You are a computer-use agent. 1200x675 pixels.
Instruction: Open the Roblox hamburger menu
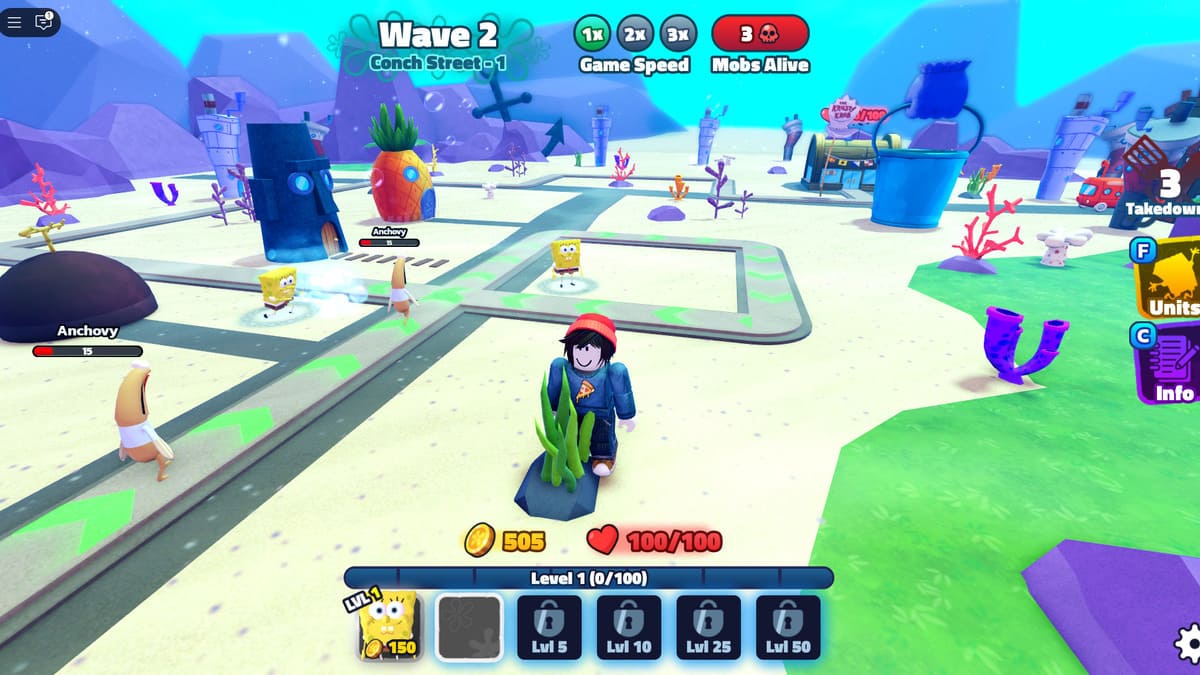(x=15, y=22)
